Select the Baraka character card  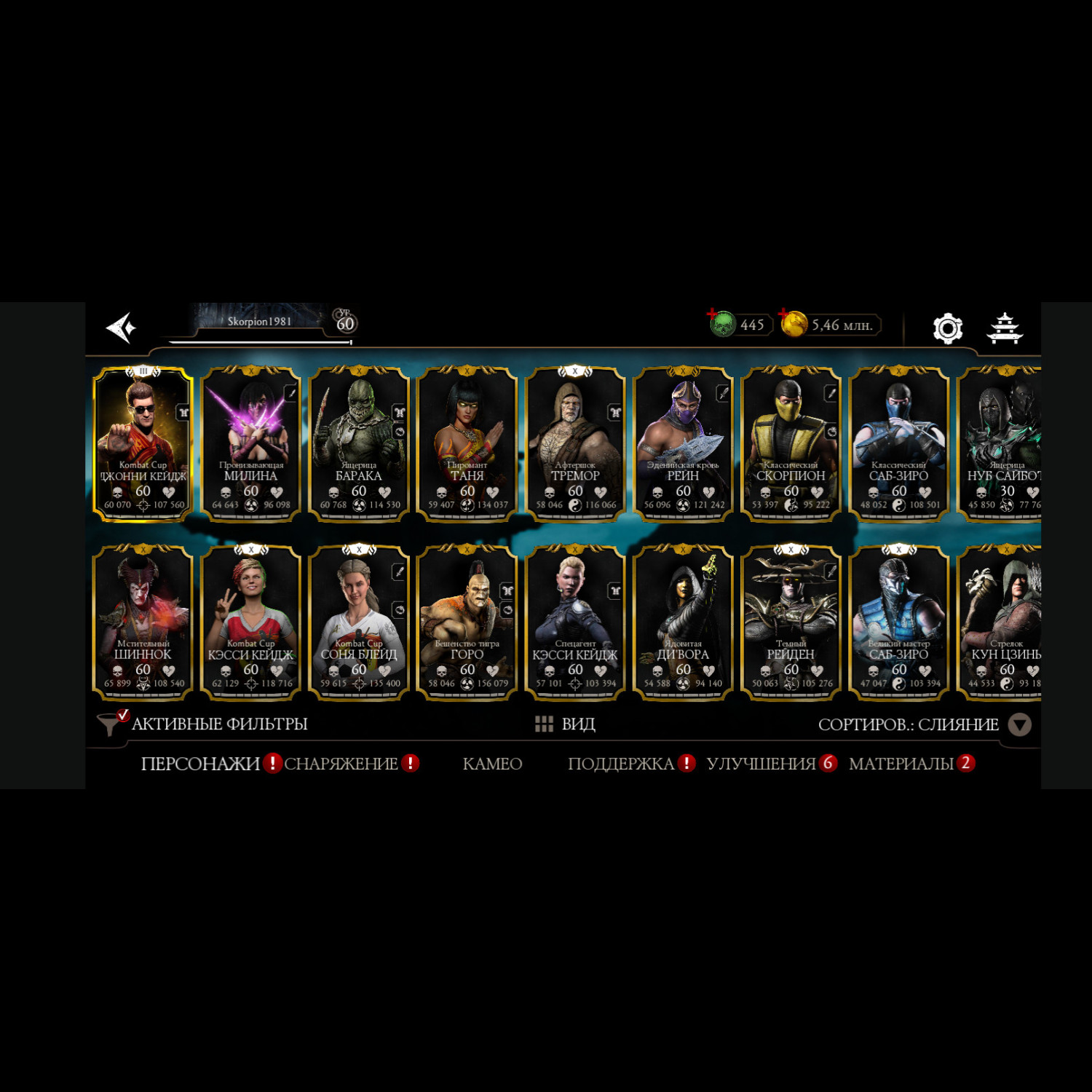(x=359, y=444)
